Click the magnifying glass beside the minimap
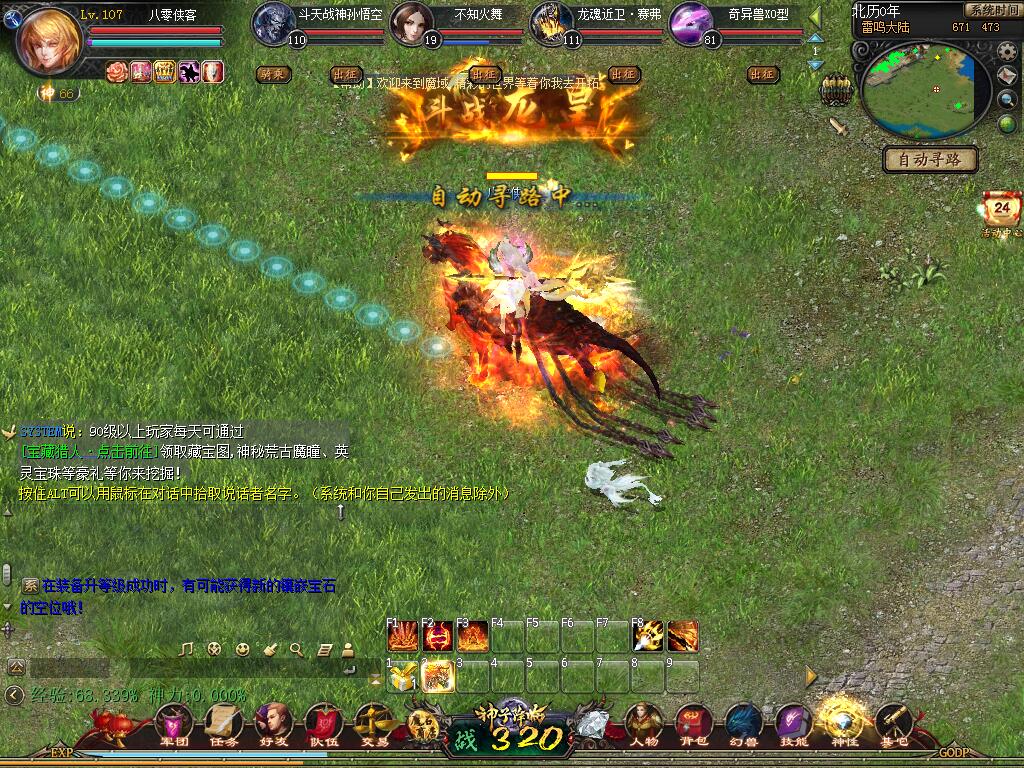This screenshot has height=768, width=1024. [x=1008, y=100]
